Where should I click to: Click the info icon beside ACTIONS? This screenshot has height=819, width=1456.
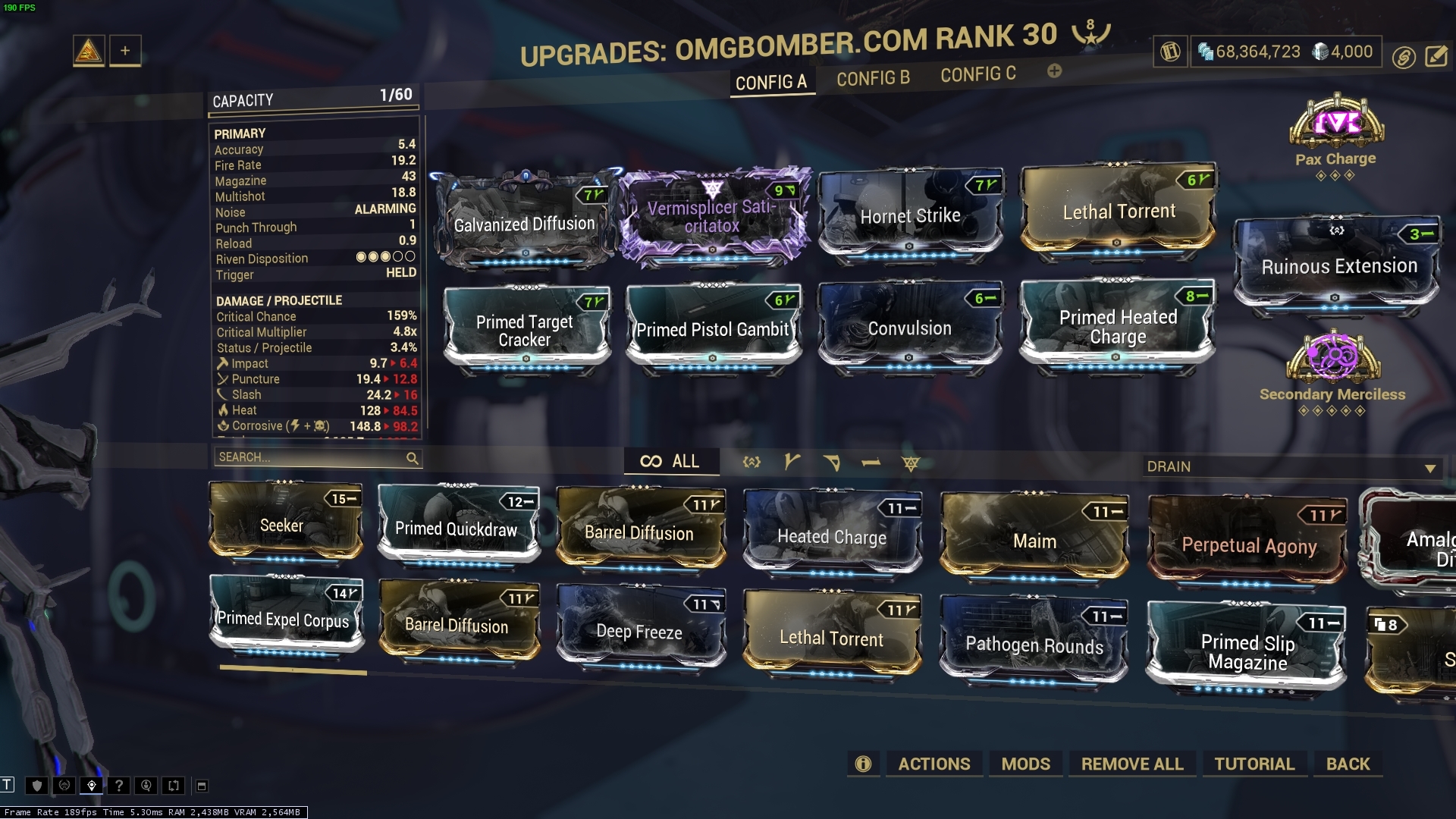(x=863, y=764)
